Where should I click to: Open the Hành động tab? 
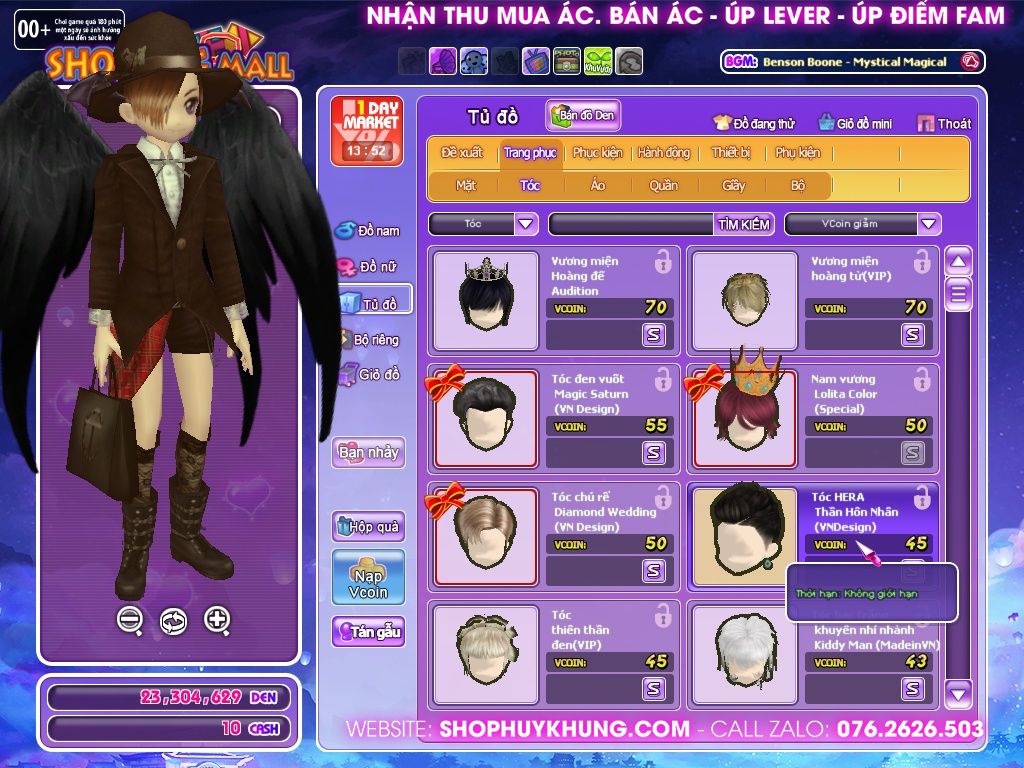[x=663, y=153]
